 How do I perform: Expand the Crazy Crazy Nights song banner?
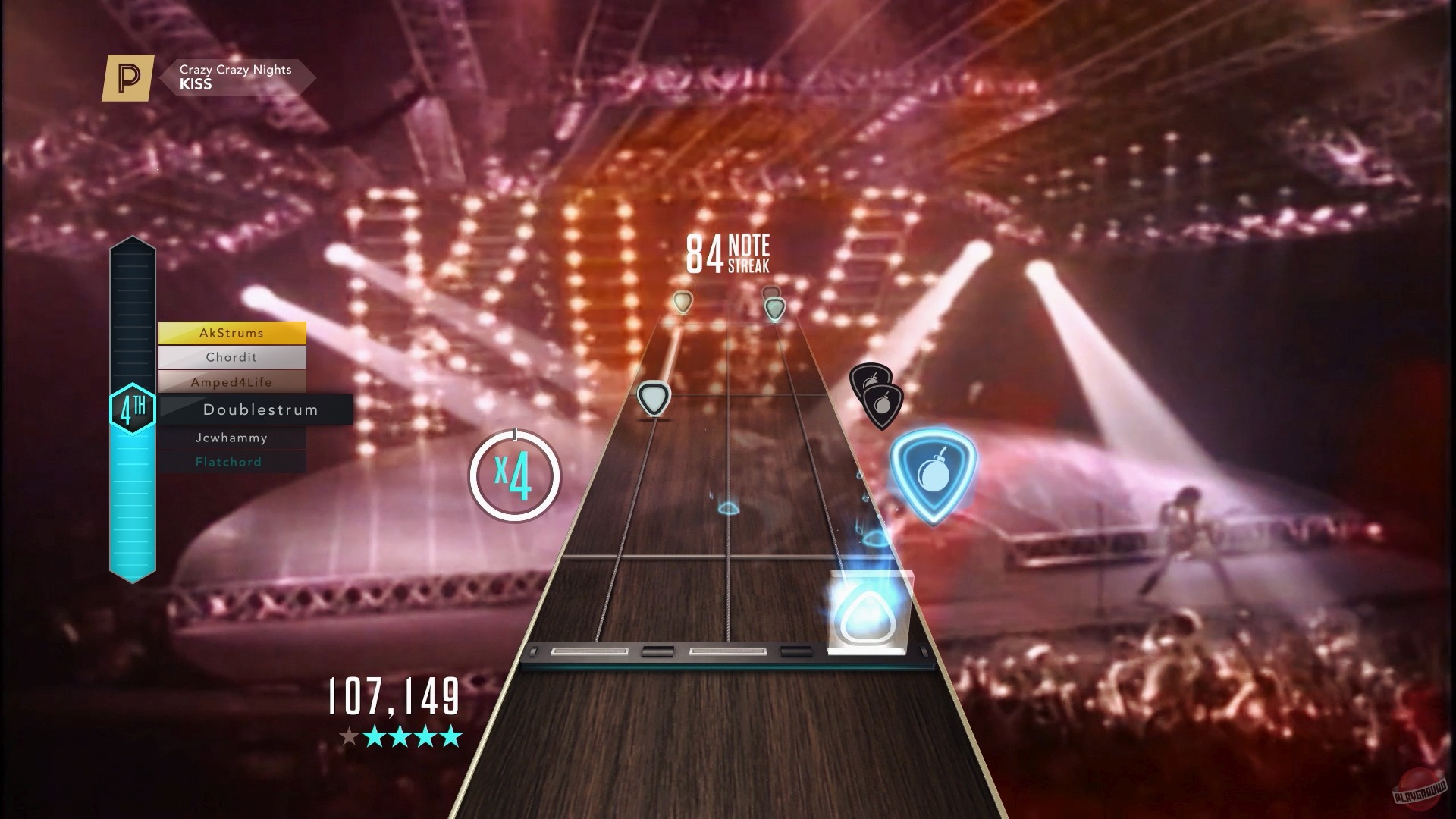pos(234,76)
